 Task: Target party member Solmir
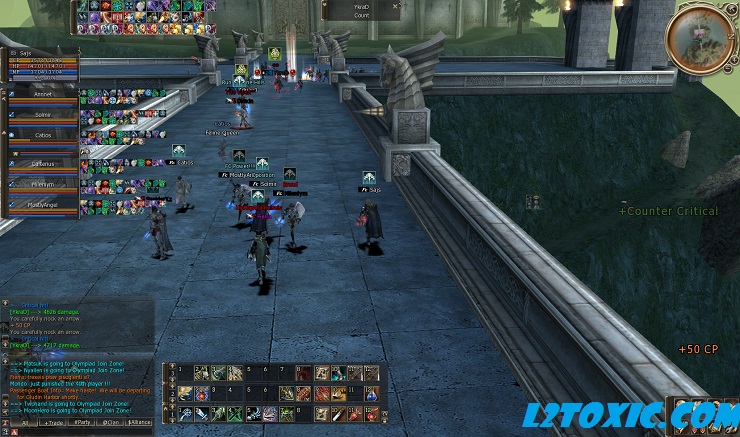click(41, 115)
